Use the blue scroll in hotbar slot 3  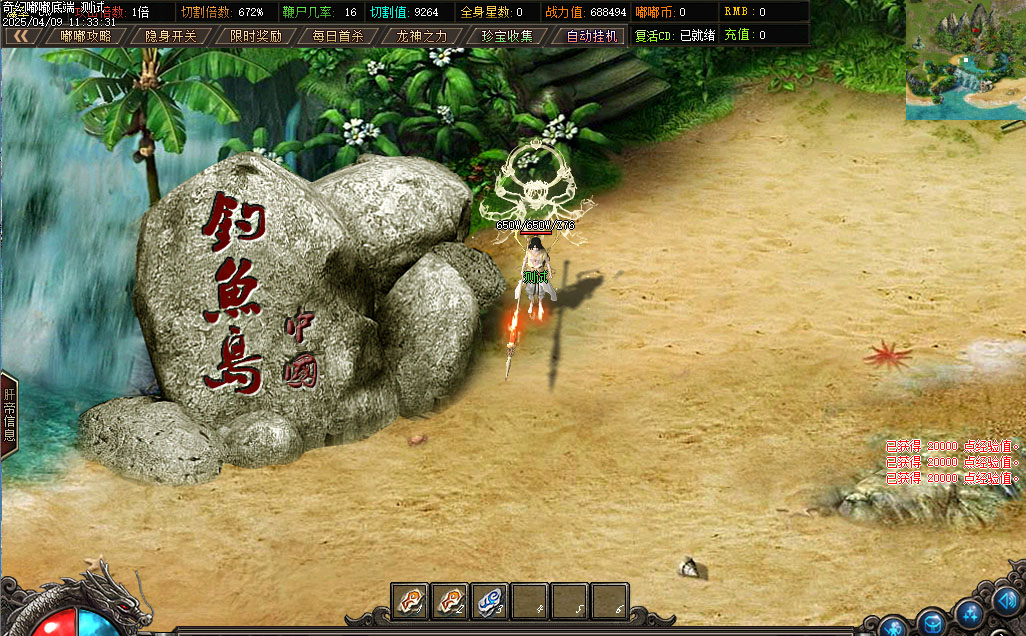coord(490,601)
